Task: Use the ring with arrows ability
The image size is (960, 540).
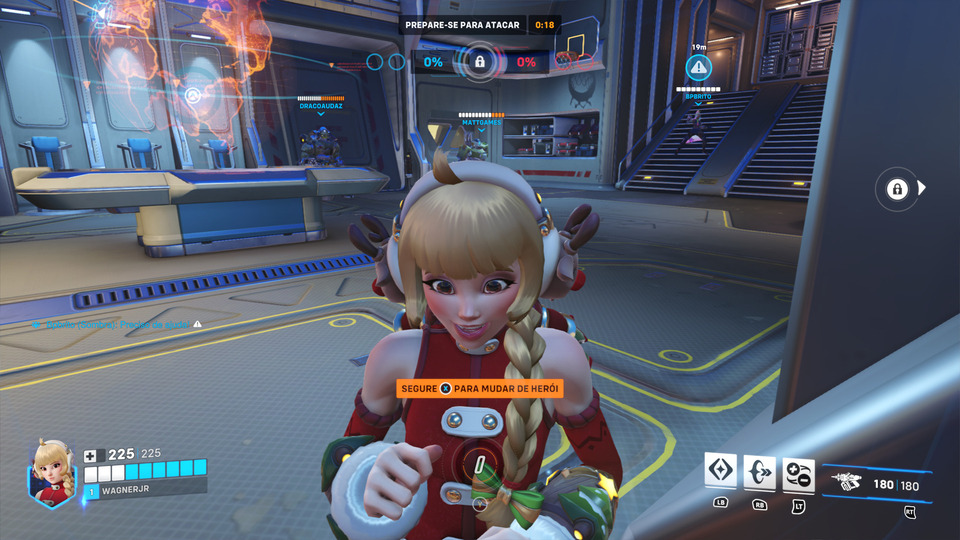Action: [759, 471]
